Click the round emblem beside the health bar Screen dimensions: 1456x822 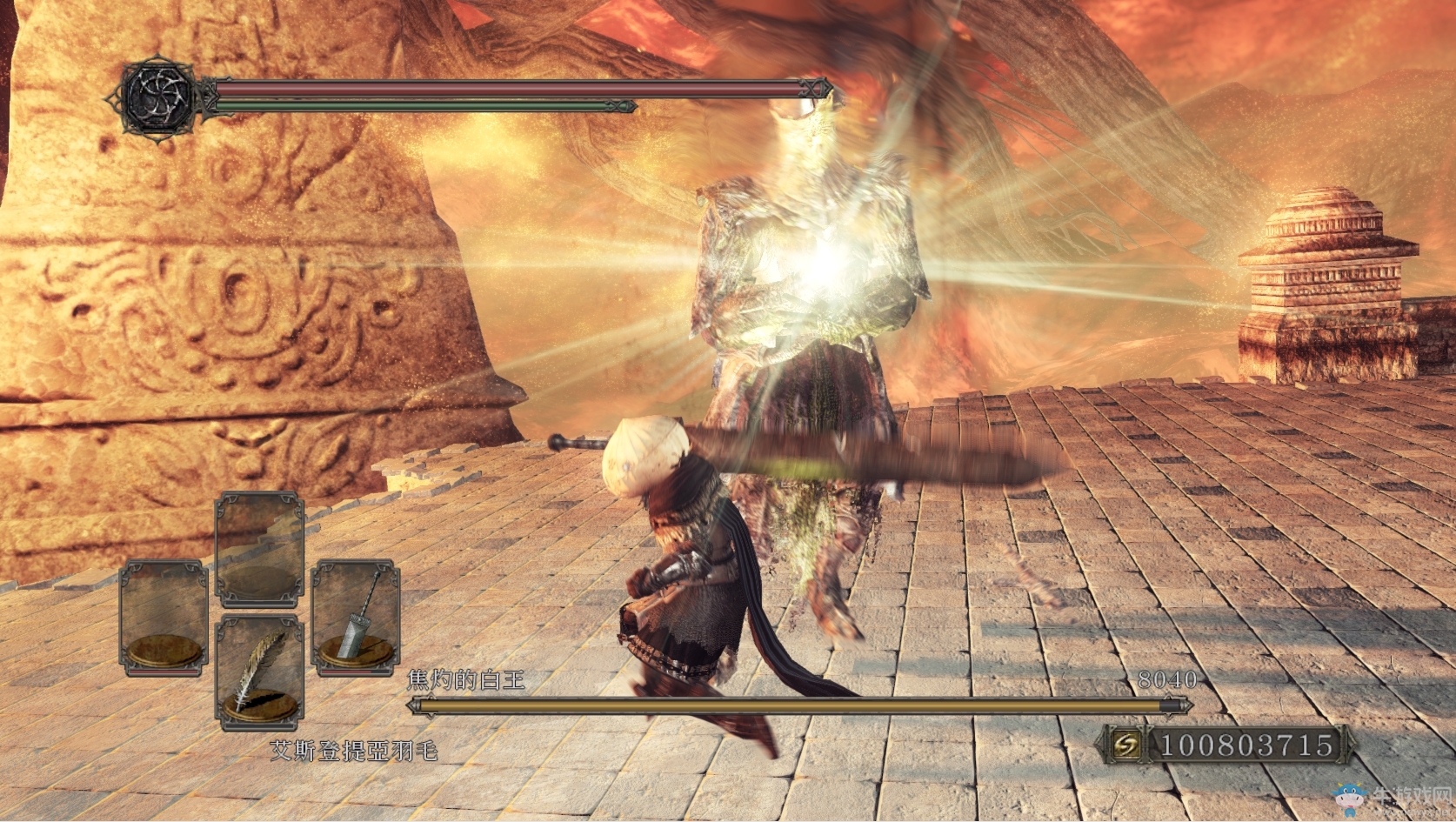[158, 97]
